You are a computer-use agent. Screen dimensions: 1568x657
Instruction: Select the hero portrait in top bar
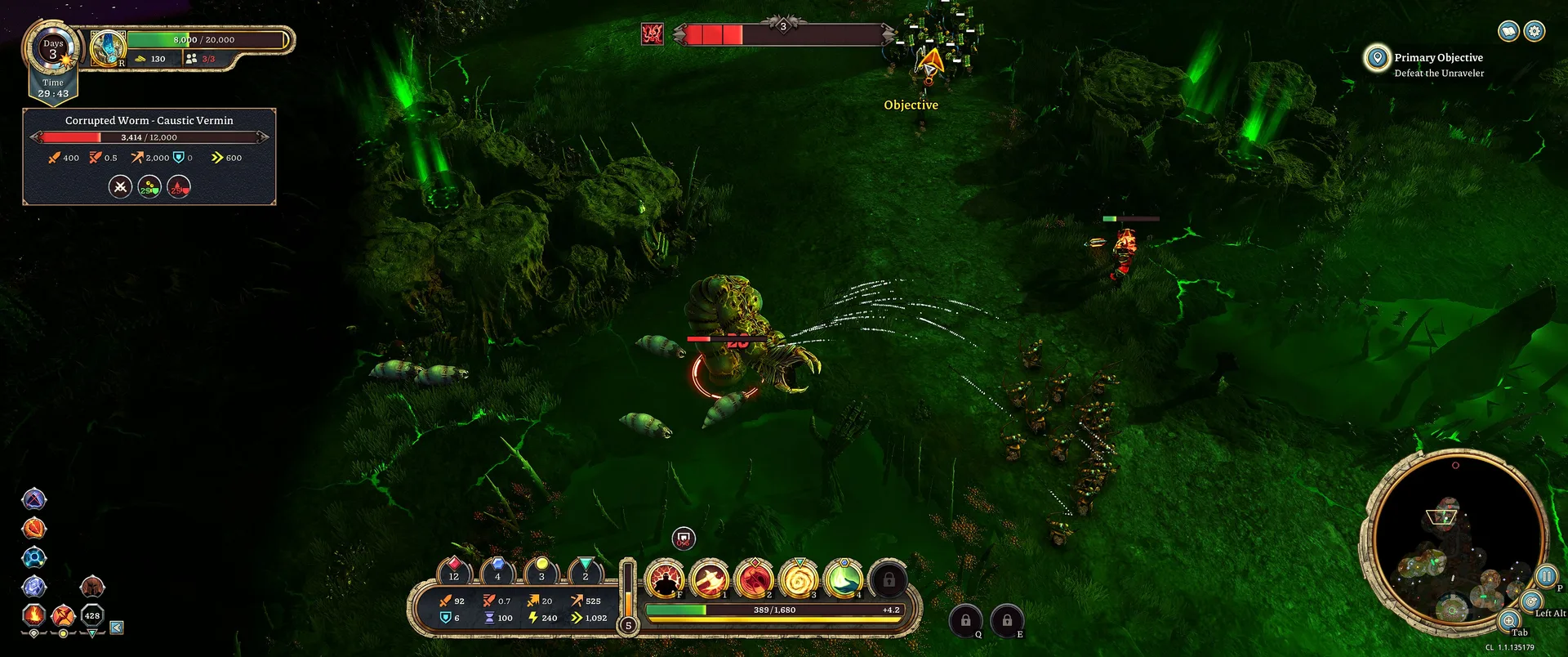tap(108, 48)
